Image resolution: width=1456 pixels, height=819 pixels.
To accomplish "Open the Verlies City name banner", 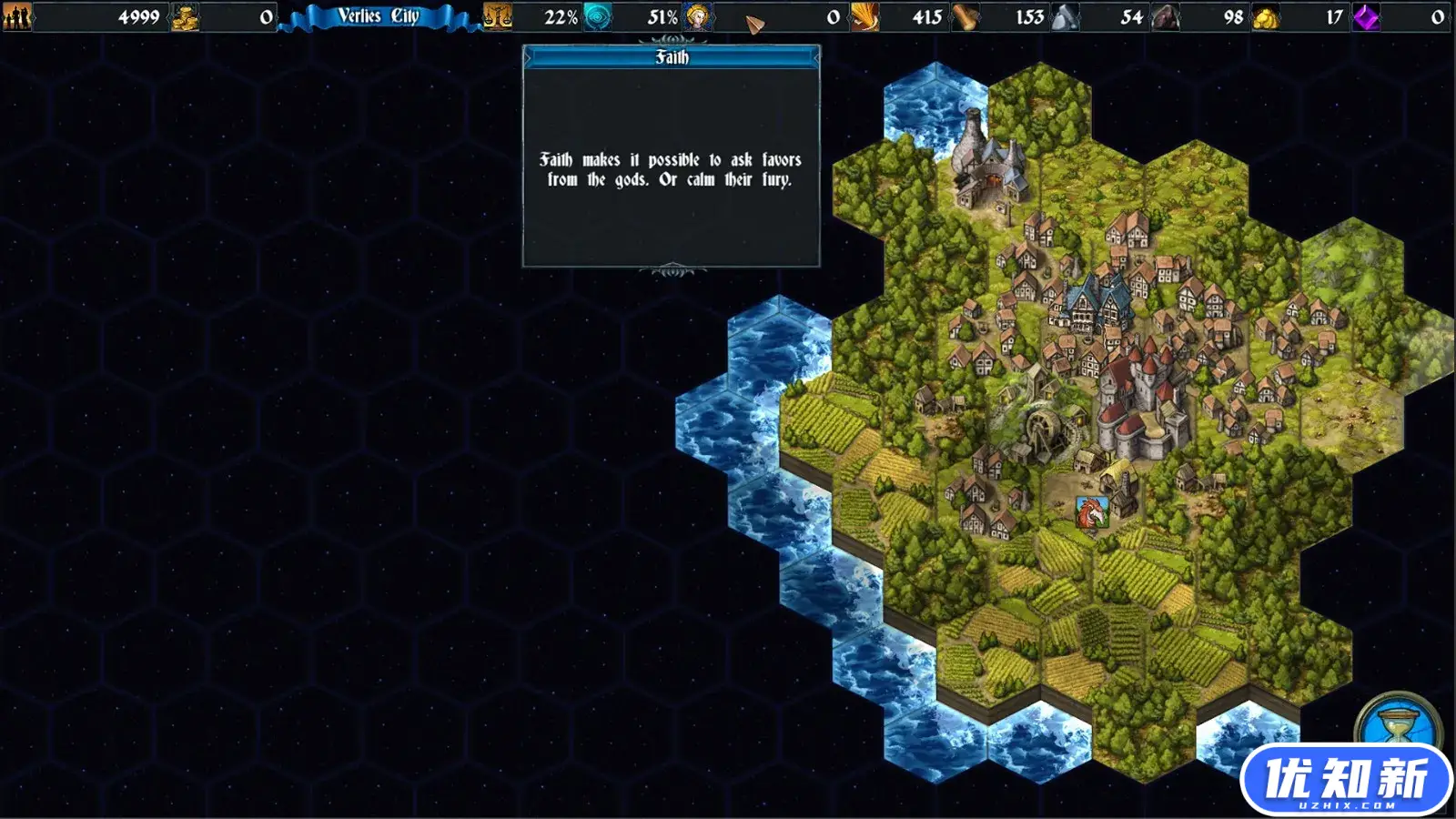I will [x=379, y=16].
